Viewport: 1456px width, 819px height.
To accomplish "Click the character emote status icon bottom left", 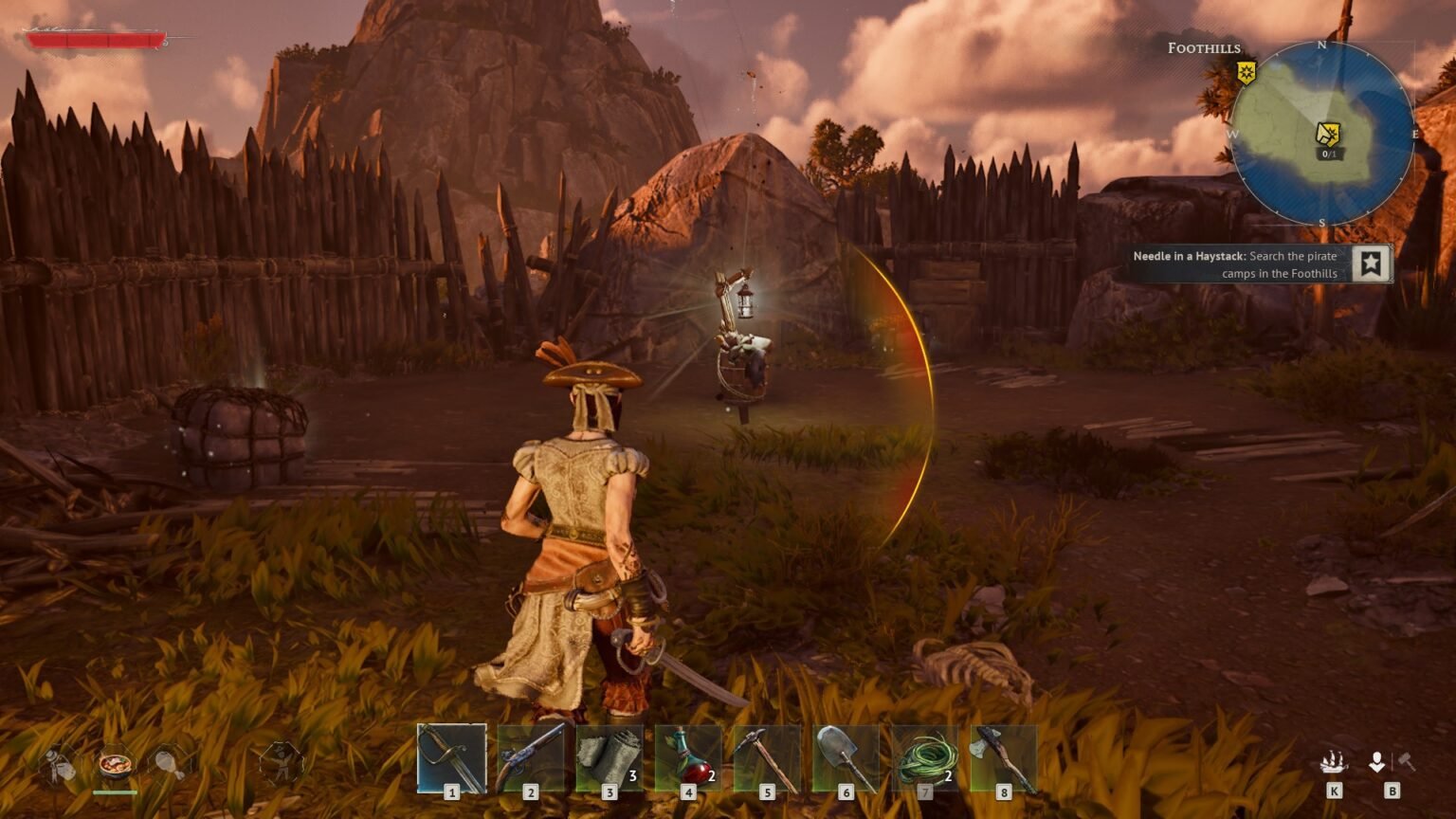I will pos(282,763).
